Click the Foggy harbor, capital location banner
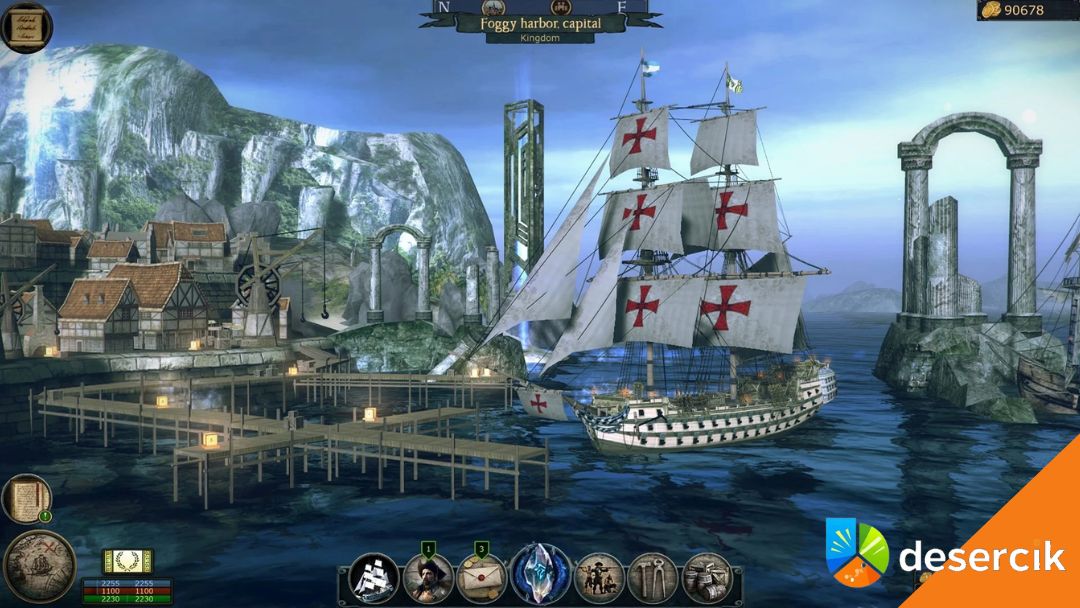 (x=540, y=22)
